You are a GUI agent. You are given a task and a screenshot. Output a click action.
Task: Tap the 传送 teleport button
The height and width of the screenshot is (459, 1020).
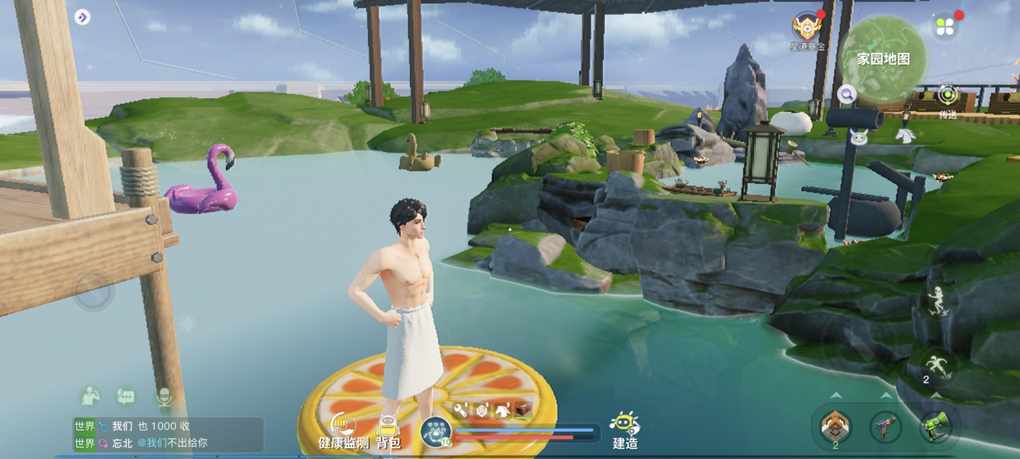tap(948, 99)
